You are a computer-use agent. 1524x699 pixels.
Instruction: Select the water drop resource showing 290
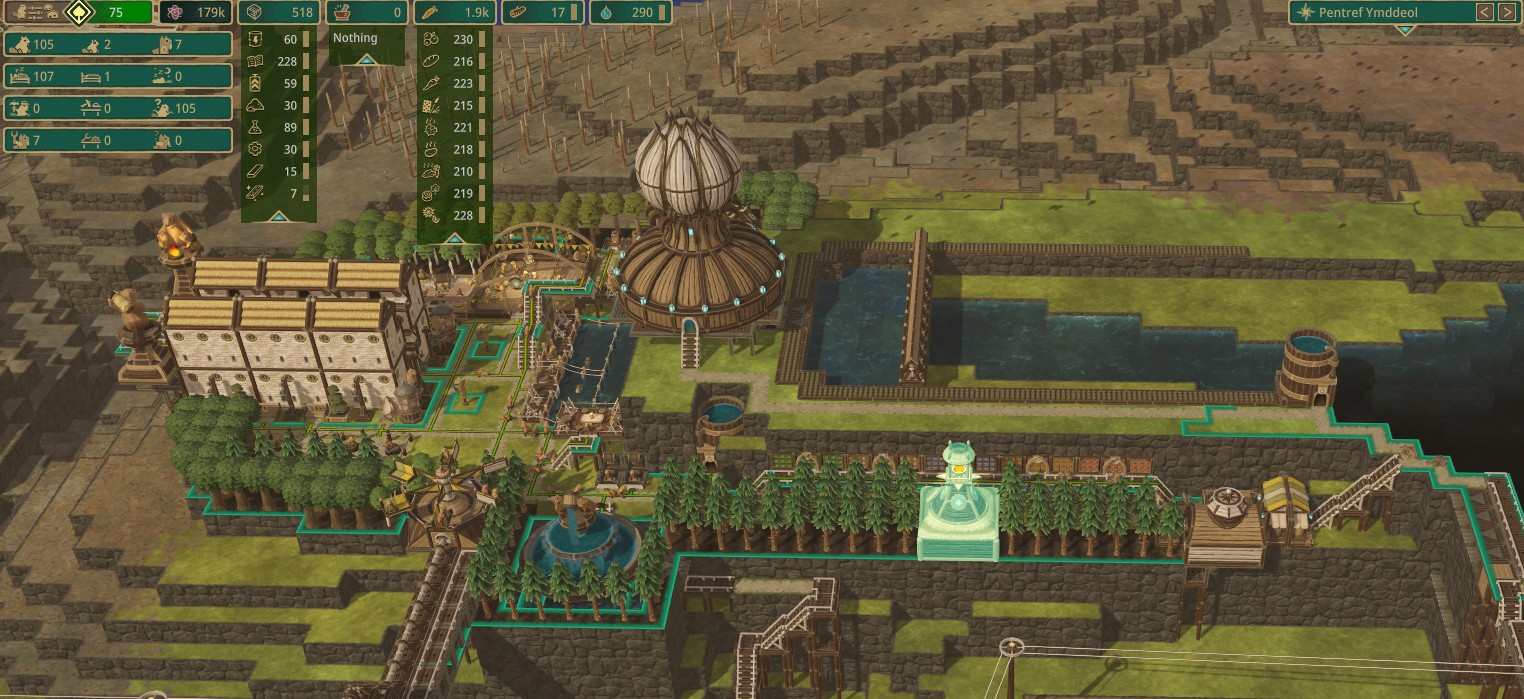[x=626, y=13]
